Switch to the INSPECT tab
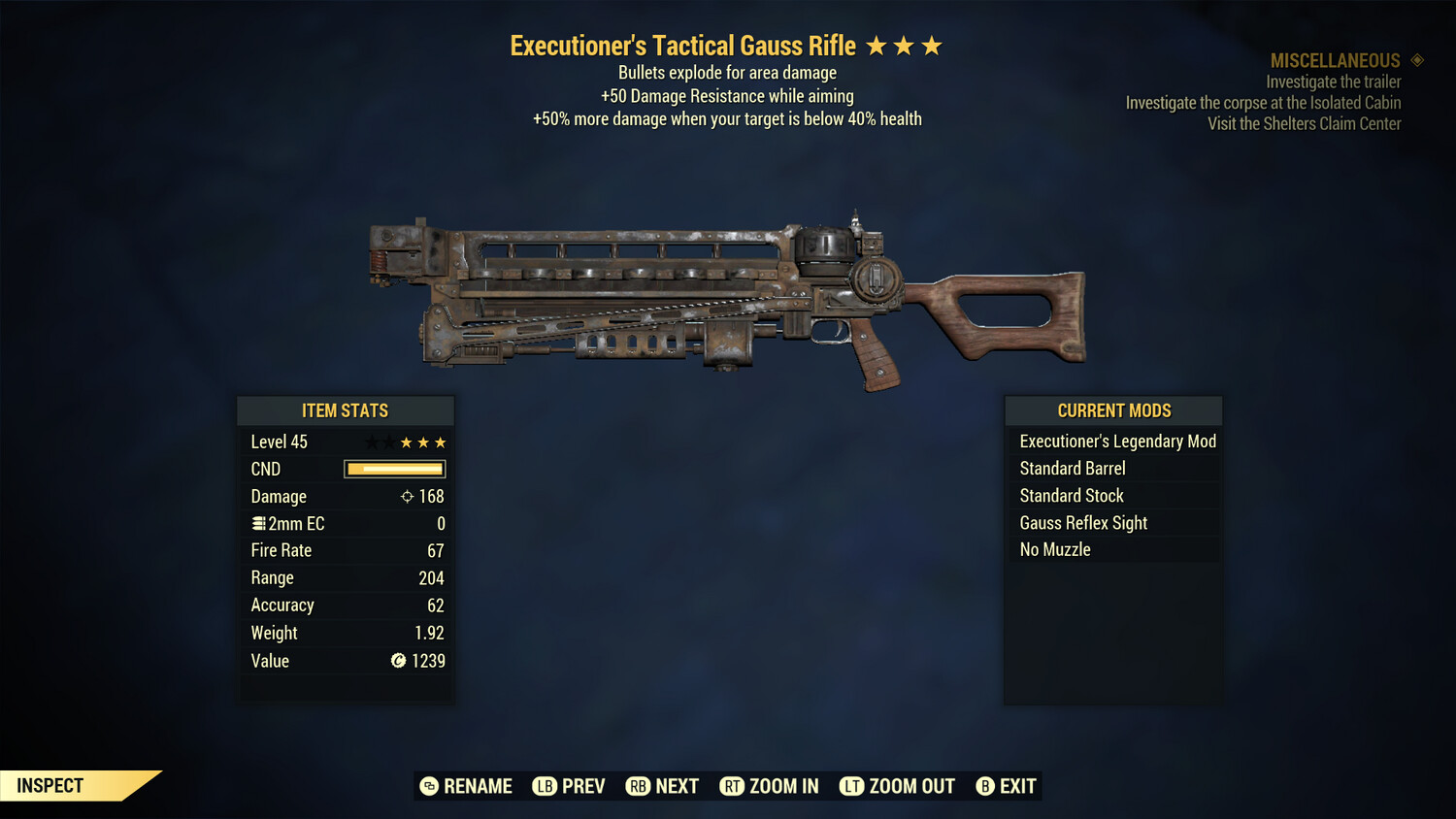Viewport: 1456px width, 819px height. coord(50,785)
